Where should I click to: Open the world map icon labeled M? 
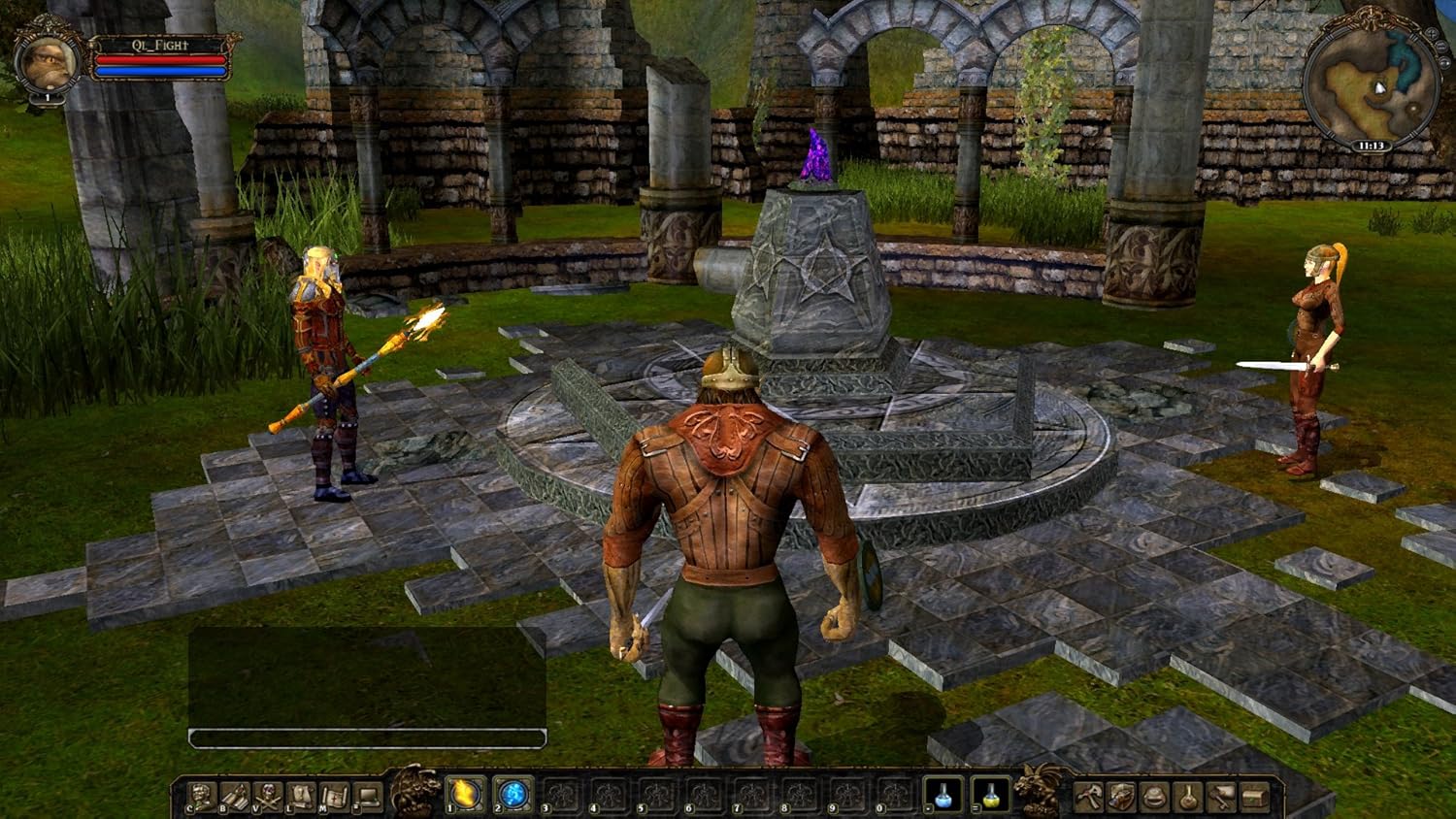point(334,796)
